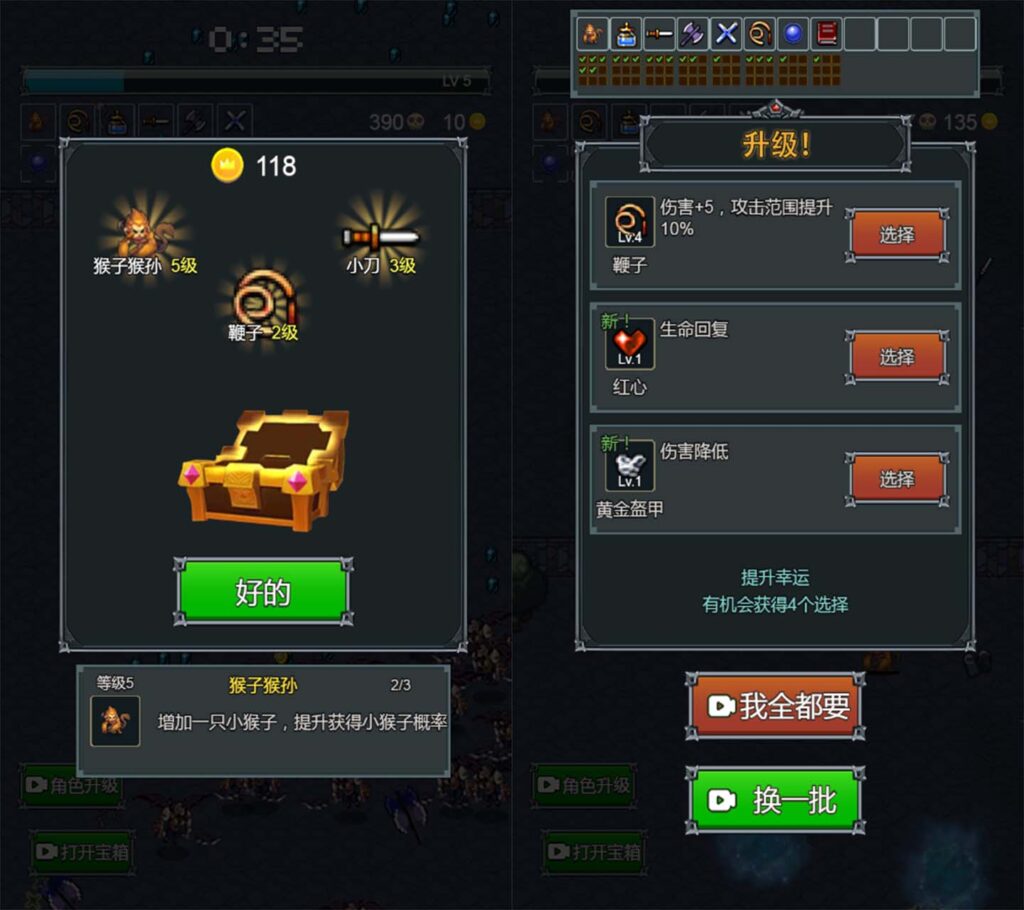Choose the 黄金盔甲 伤害降低 upgrade
The height and width of the screenshot is (910, 1024).
897,479
